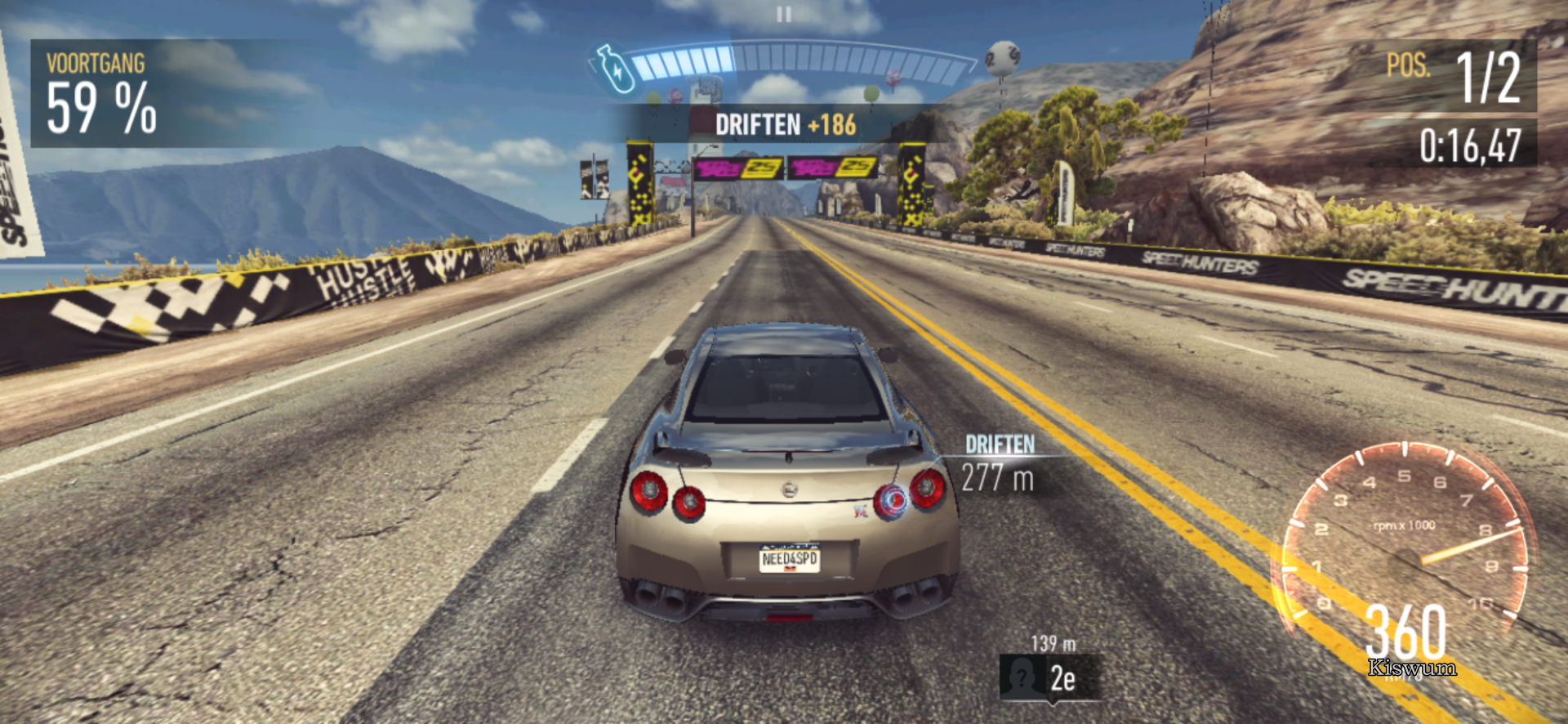This screenshot has width=1568, height=724.
Task: Pause the race with the pause icon
Action: coord(784,15)
